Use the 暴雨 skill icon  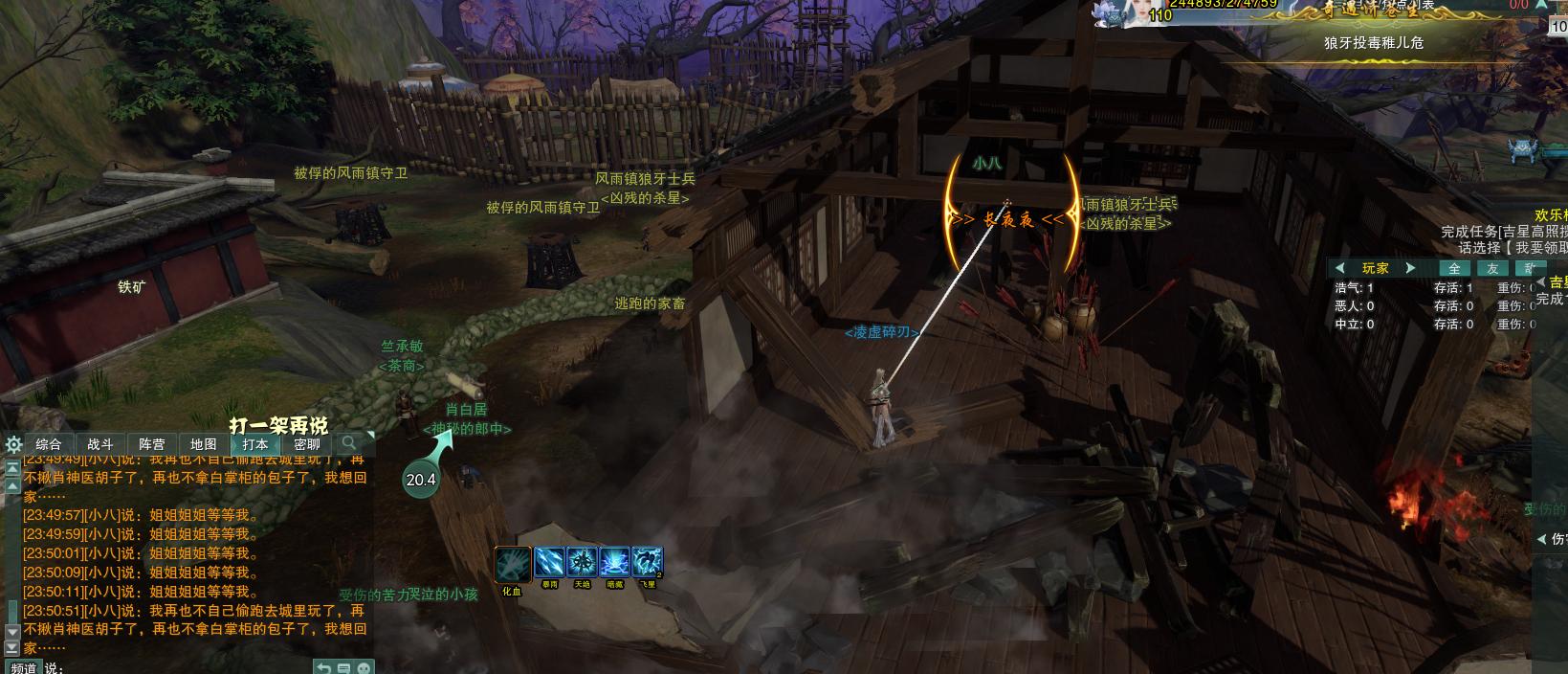point(549,562)
